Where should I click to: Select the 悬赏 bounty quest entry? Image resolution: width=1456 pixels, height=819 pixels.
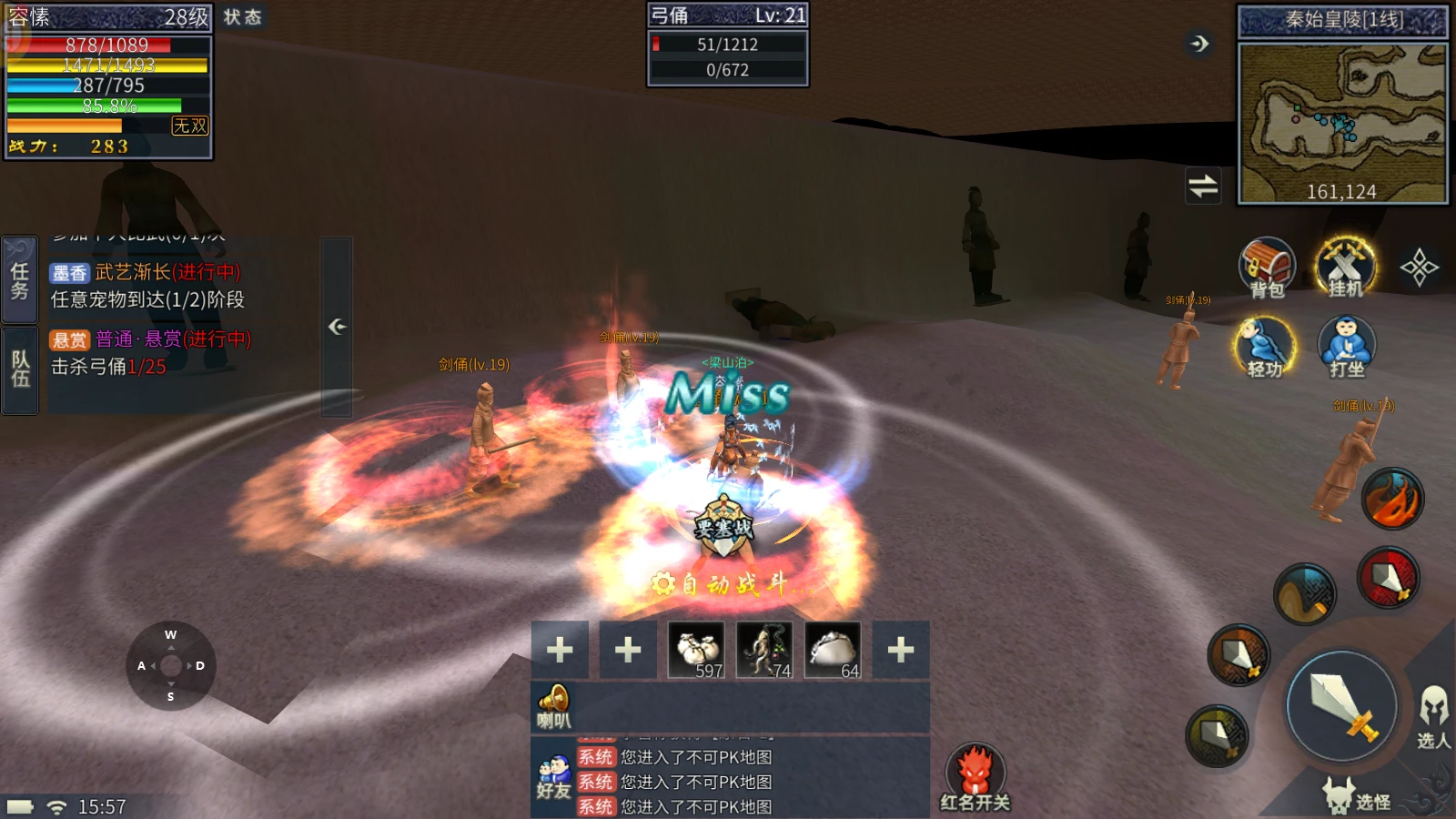150,352
